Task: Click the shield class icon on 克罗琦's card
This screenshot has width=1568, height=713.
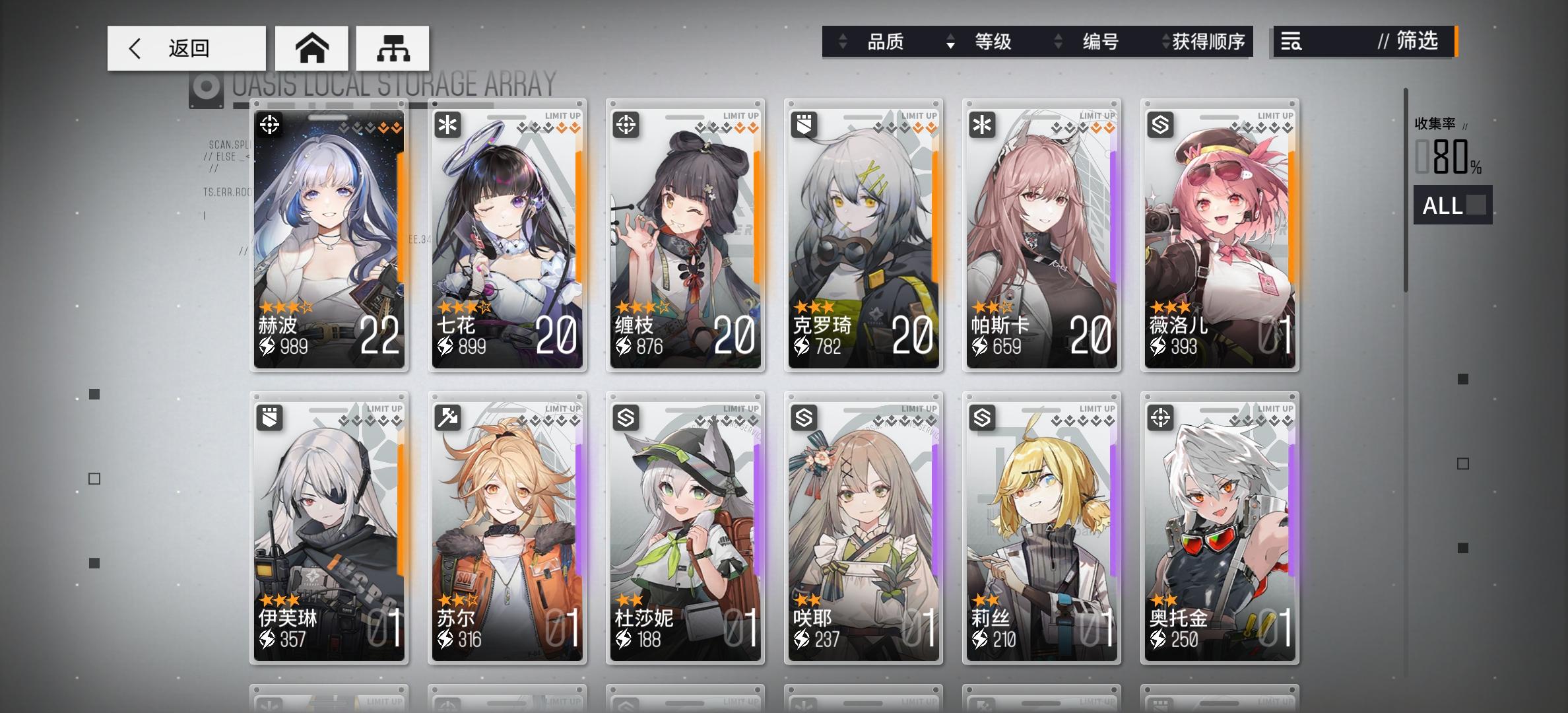Action: pyautogui.click(x=806, y=123)
